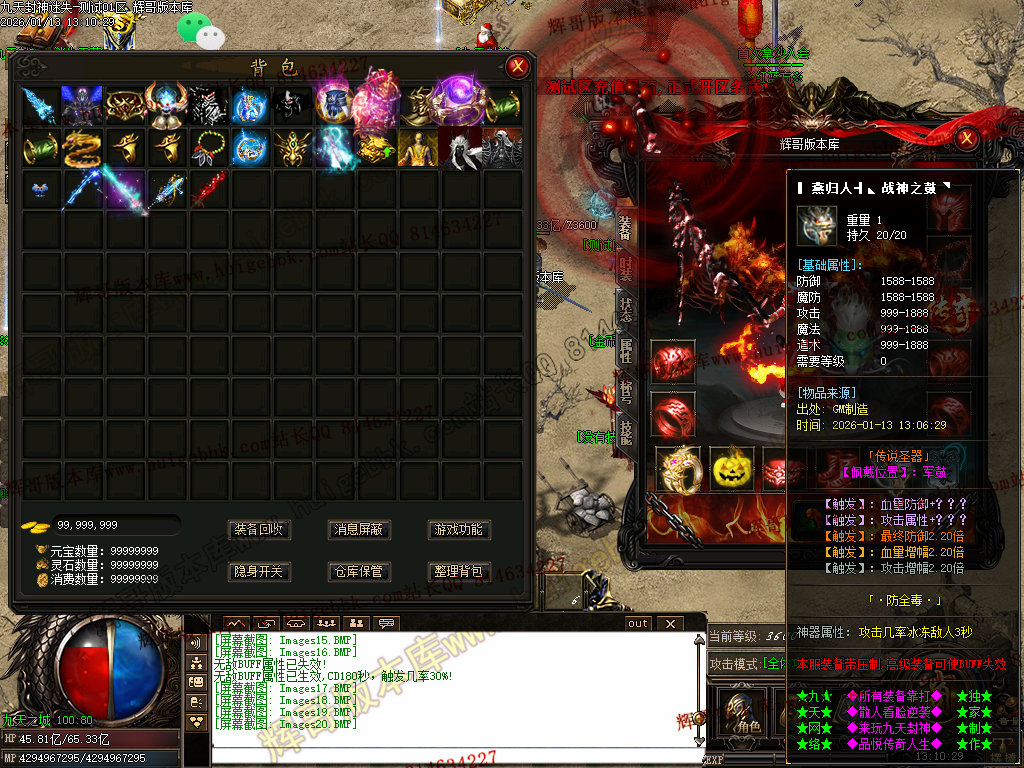The image size is (1024, 768).
Task: Switch to the 状态 status tab
Action: tap(626, 309)
